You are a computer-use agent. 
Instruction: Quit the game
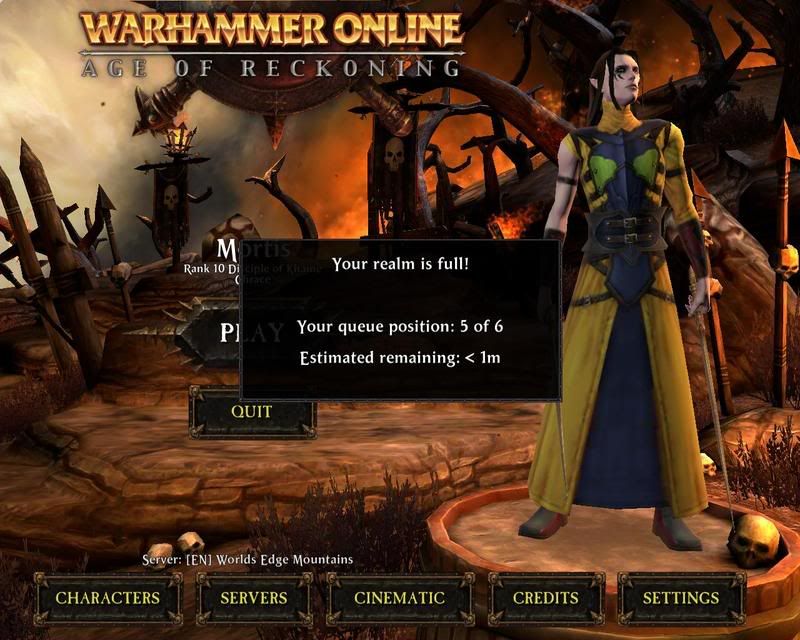tap(252, 411)
